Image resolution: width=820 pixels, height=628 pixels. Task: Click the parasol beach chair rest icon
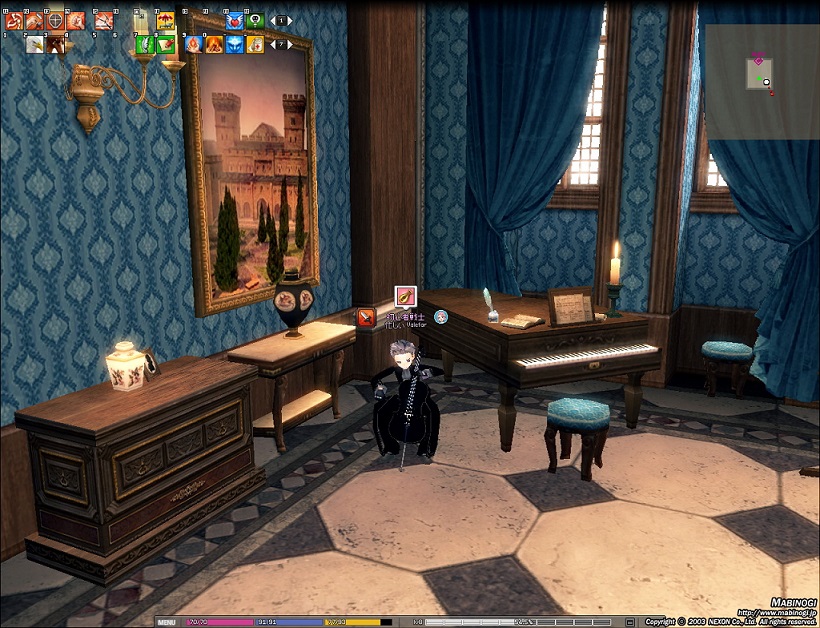coord(165,19)
